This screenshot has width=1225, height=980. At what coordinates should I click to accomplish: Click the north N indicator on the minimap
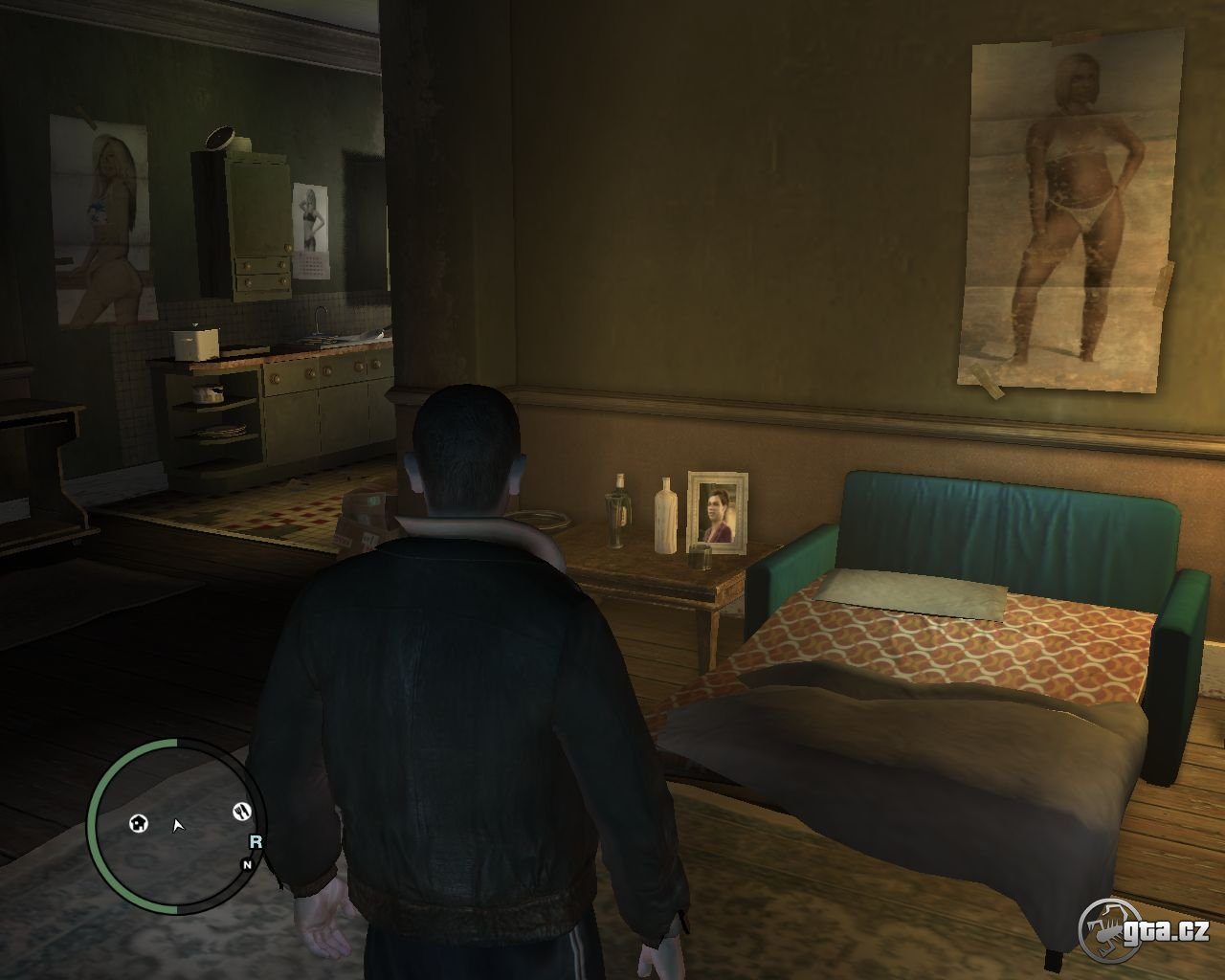(247, 864)
